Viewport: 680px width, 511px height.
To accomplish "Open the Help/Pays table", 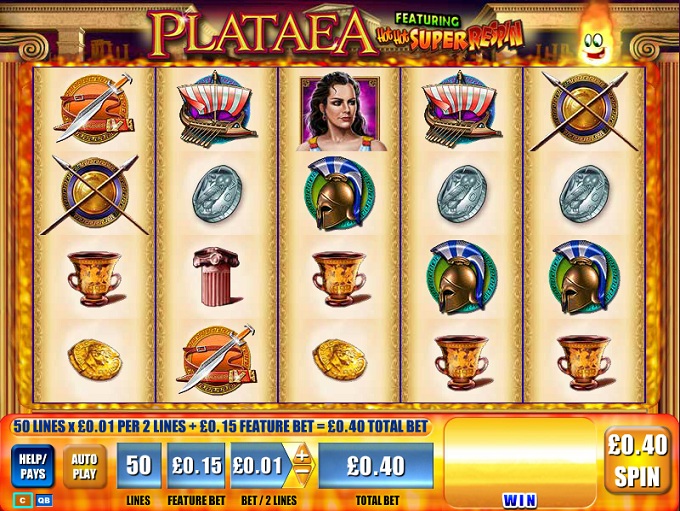I will tap(33, 466).
